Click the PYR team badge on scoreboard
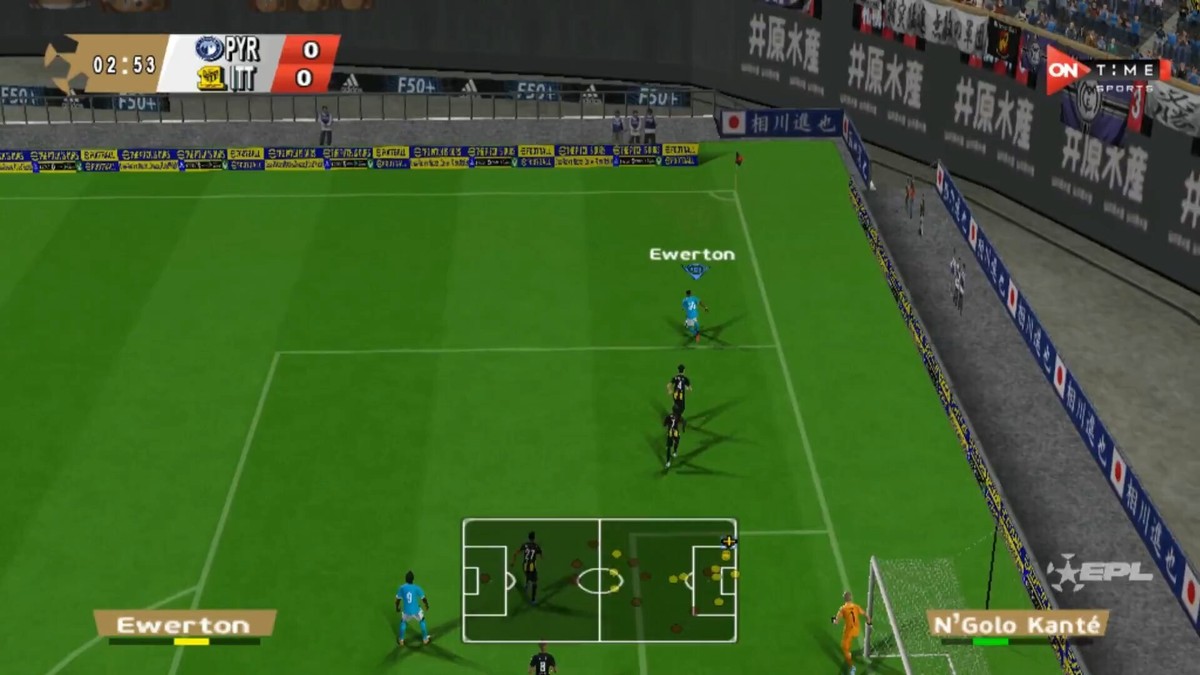Viewport: 1200px width, 675px height. pyautogui.click(x=209, y=49)
